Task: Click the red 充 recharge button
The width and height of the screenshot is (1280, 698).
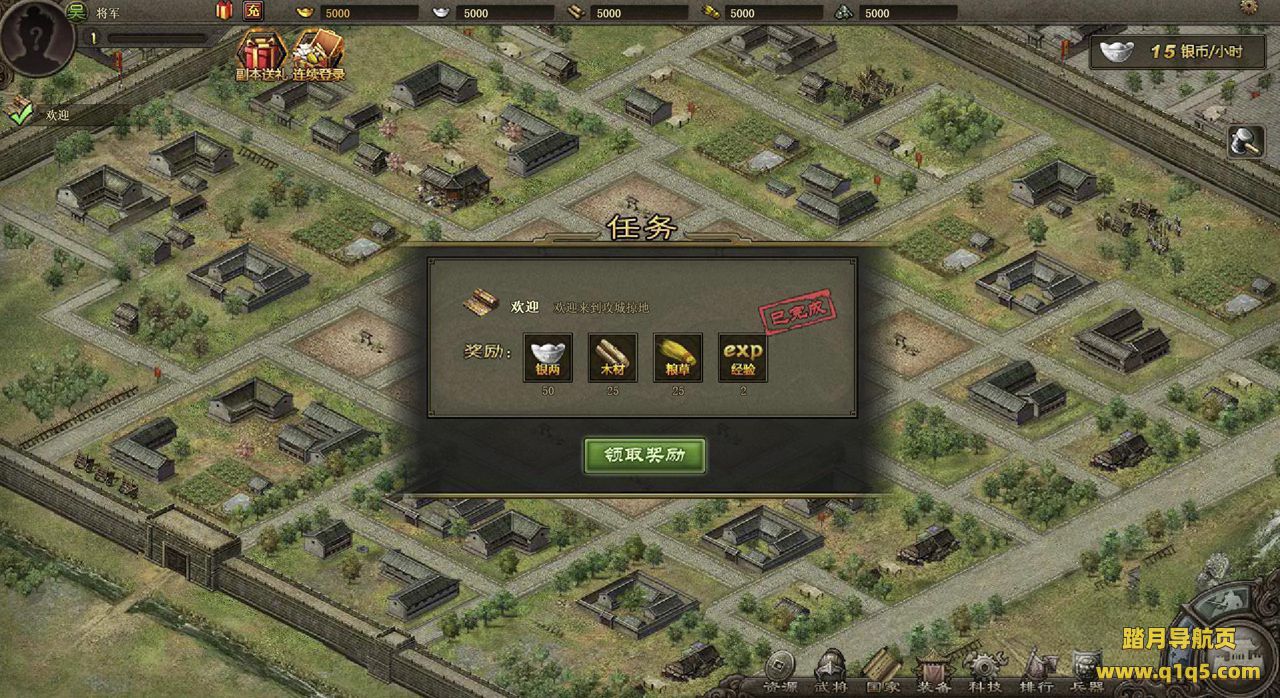Action: click(253, 12)
